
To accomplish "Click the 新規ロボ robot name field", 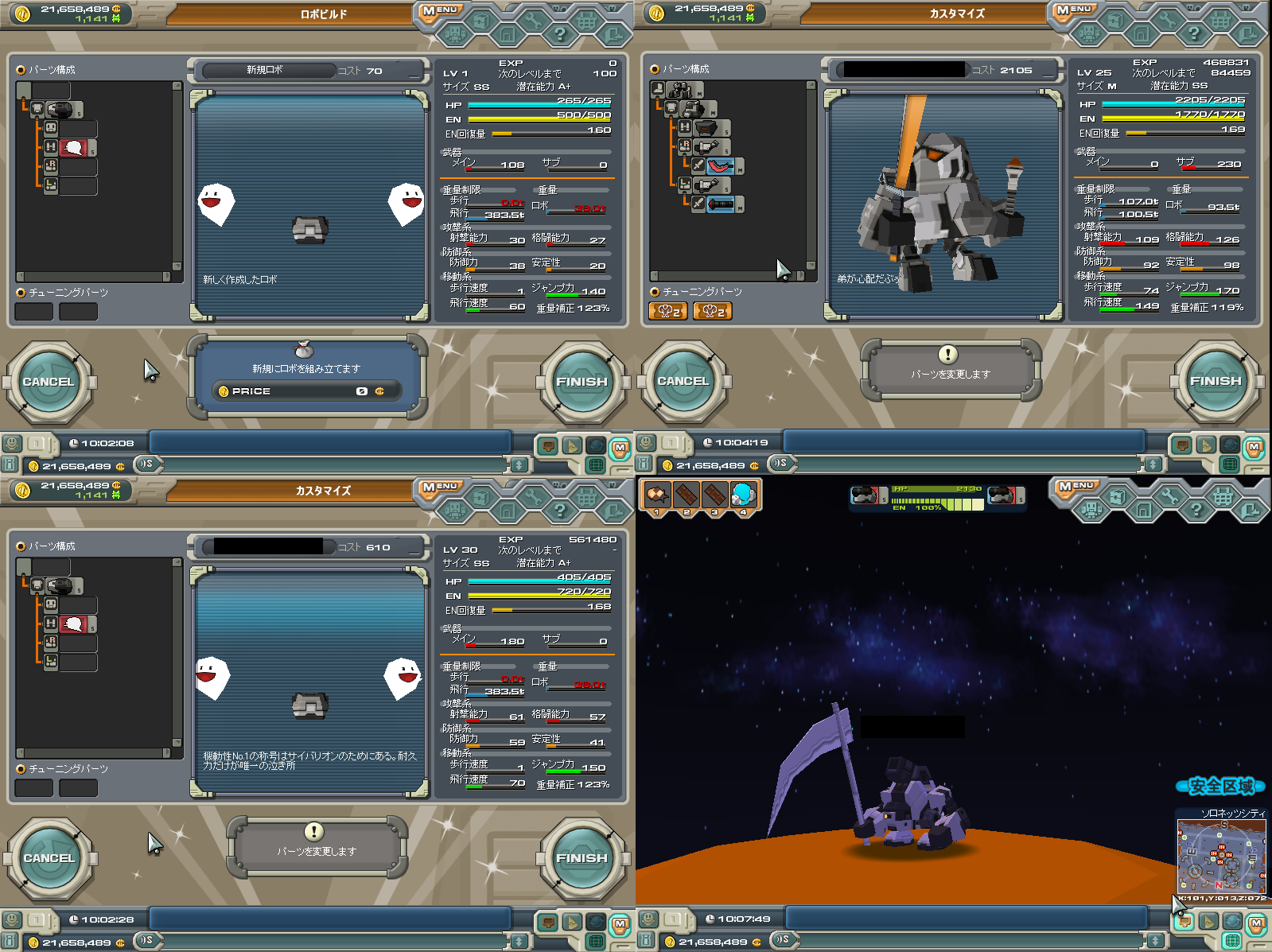I will click(266, 71).
